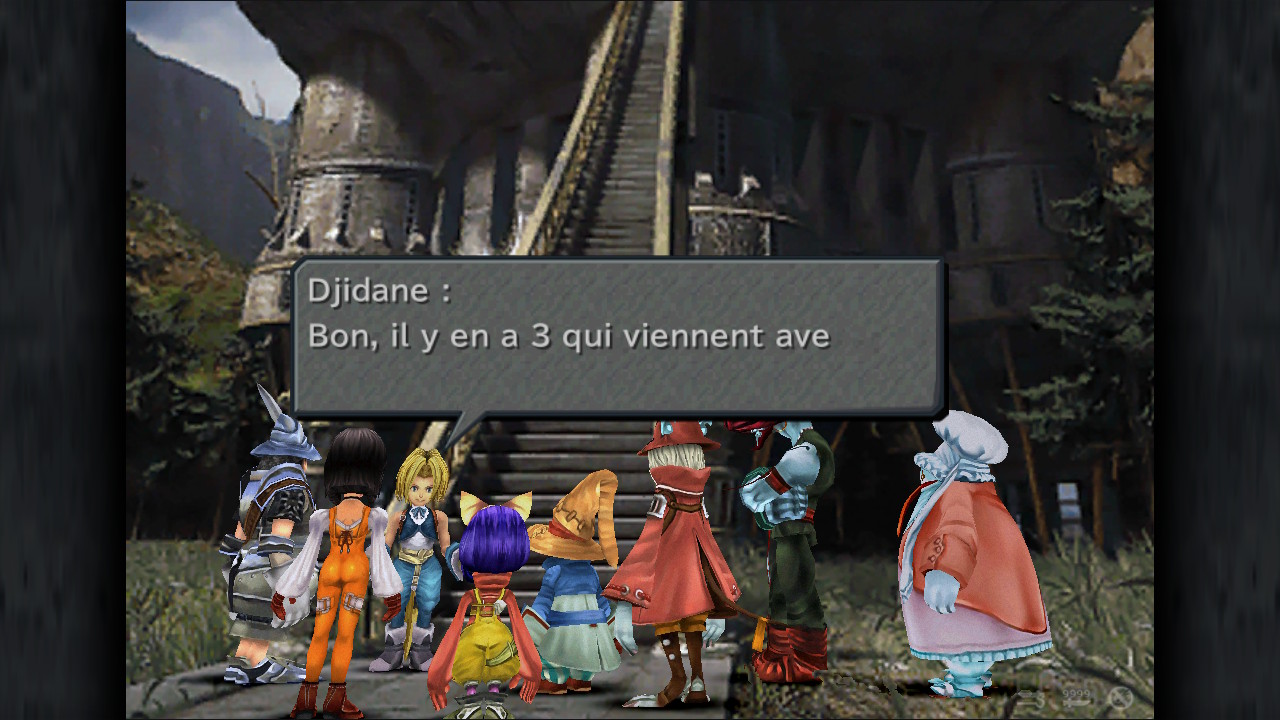Click the crossed-out circle status icon
1280x720 pixels.
point(1119,696)
